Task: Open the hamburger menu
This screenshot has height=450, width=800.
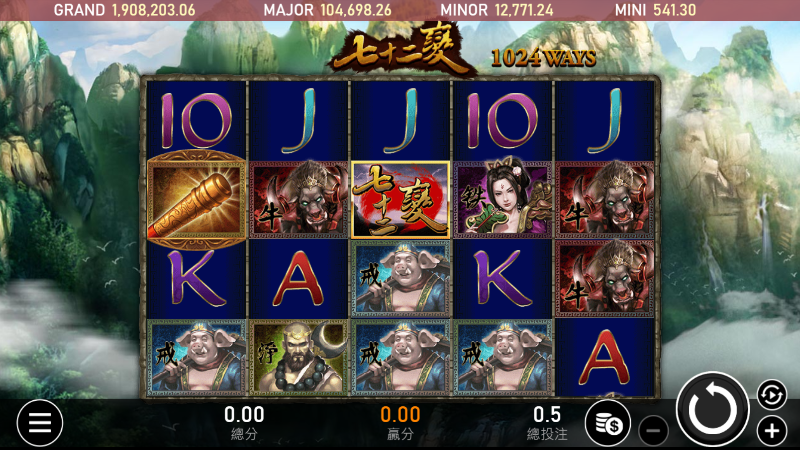Action: (39, 423)
